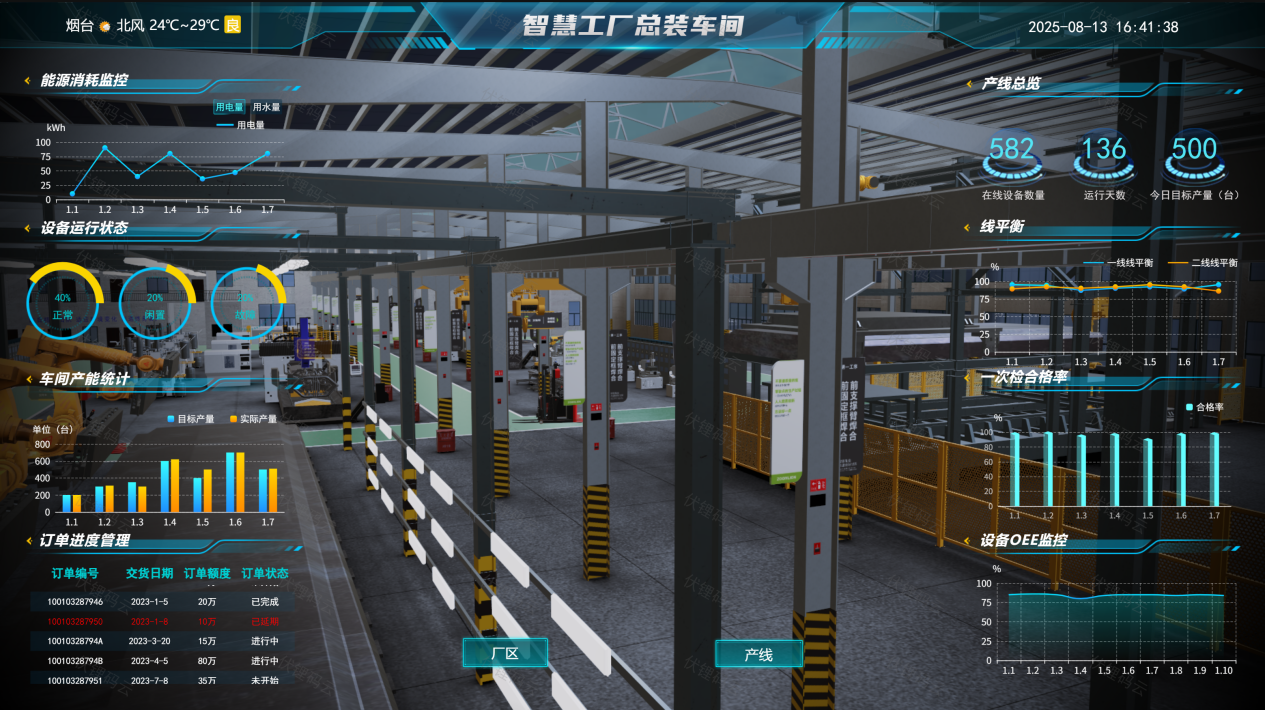Toggle the 实际产量 legend entry
Image resolution: width=1265 pixels, height=710 pixels.
tap(253, 419)
